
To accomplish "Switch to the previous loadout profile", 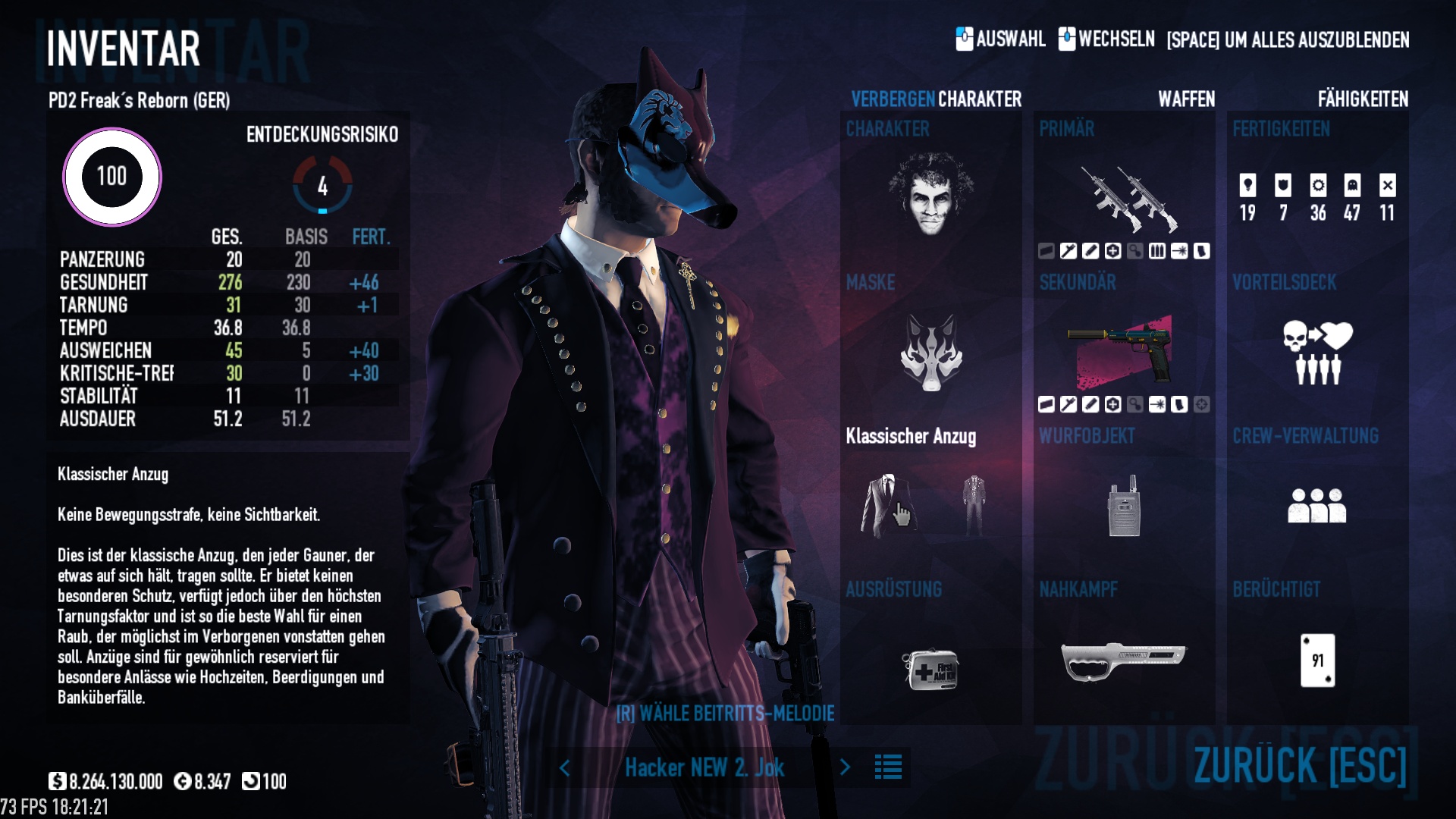I will tap(565, 767).
